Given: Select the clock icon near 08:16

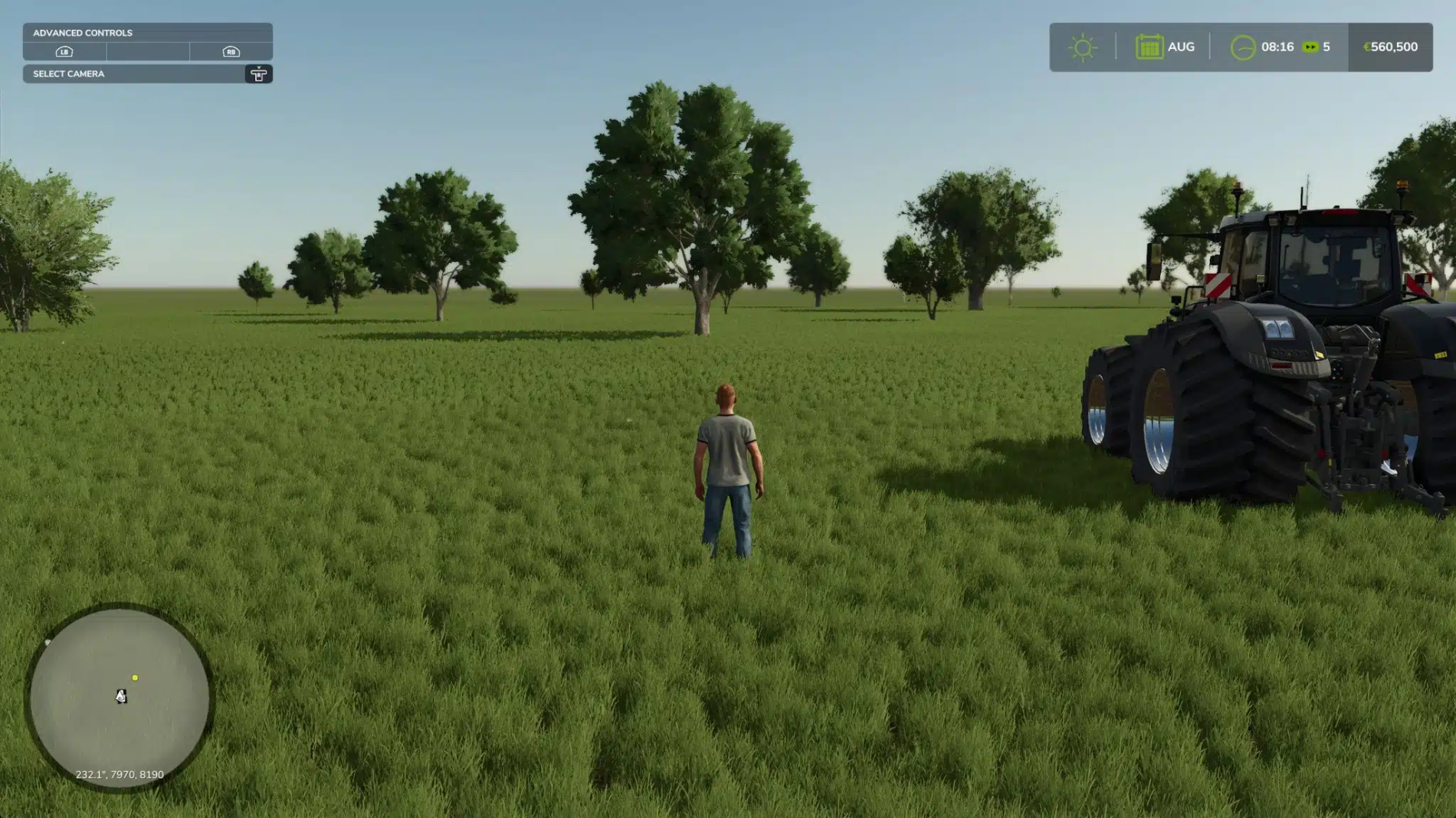Looking at the screenshot, I should pos(1244,47).
